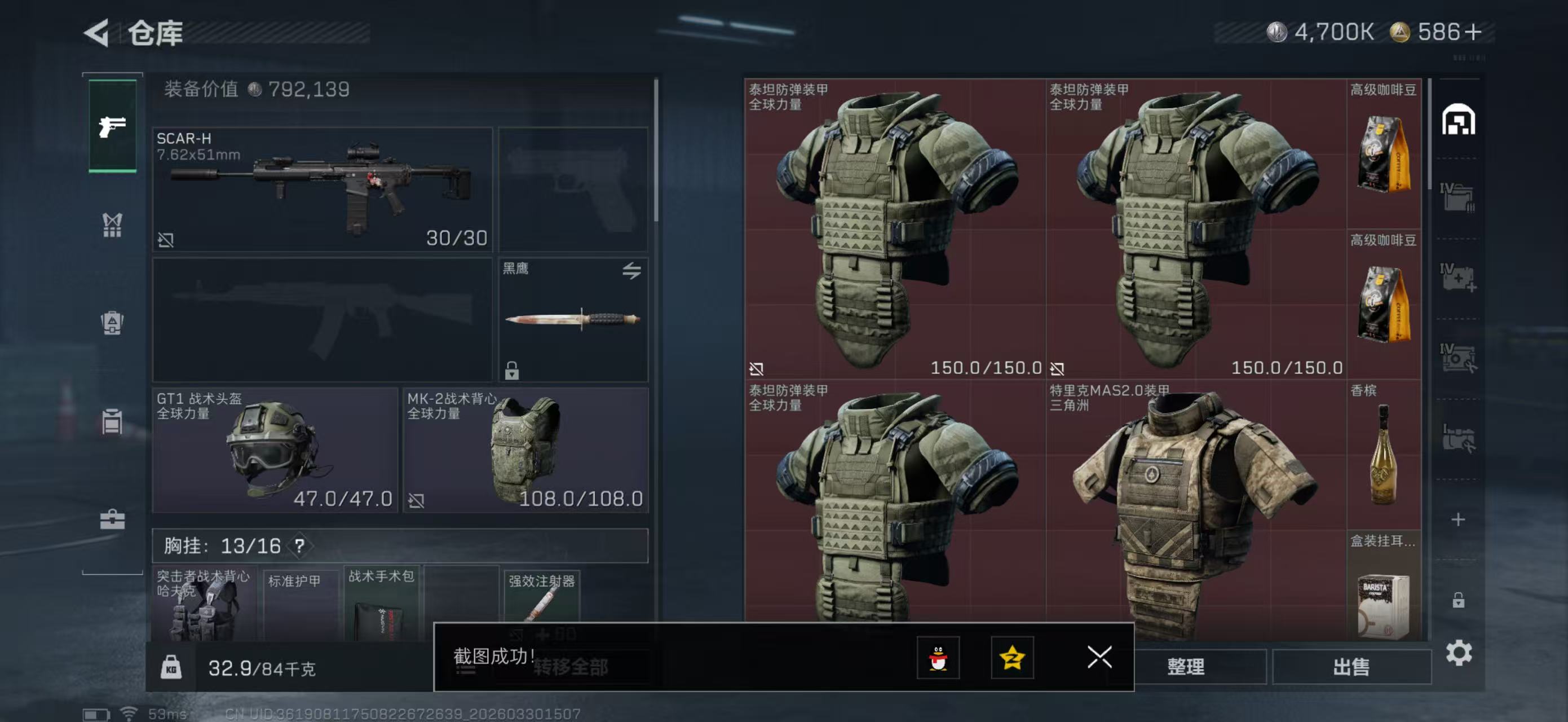The width and height of the screenshot is (1568, 722).
Task: Share the screenshot via the QQ penguin icon
Action: tap(939, 659)
